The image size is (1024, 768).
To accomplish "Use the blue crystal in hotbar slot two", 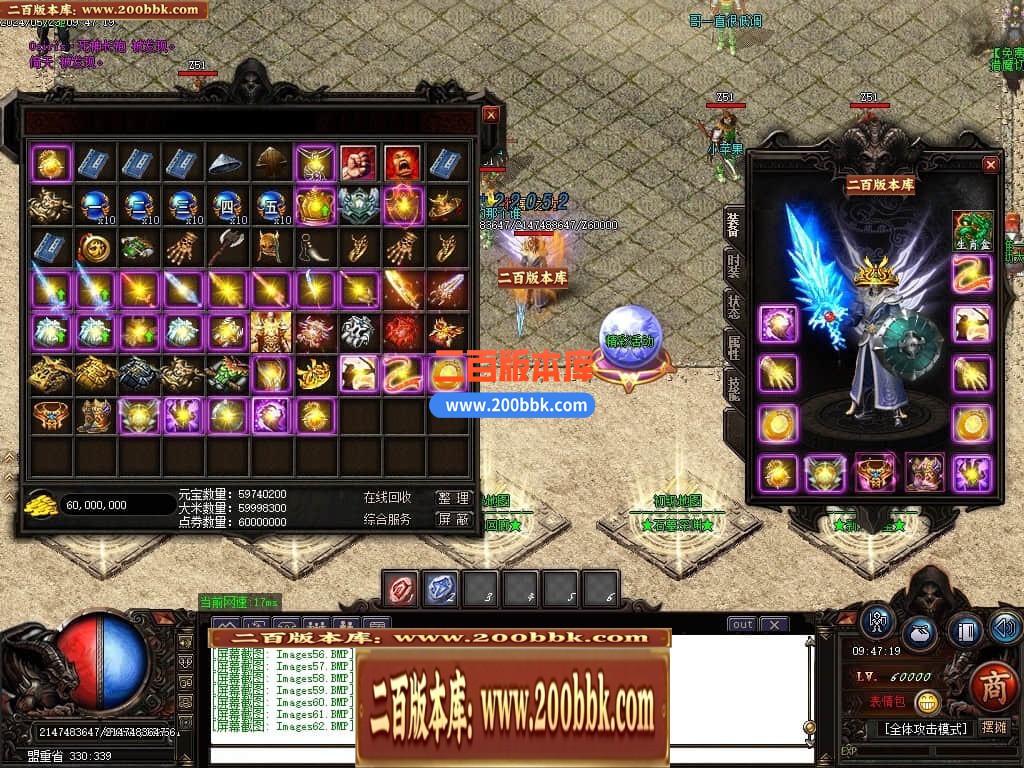I will [x=441, y=590].
